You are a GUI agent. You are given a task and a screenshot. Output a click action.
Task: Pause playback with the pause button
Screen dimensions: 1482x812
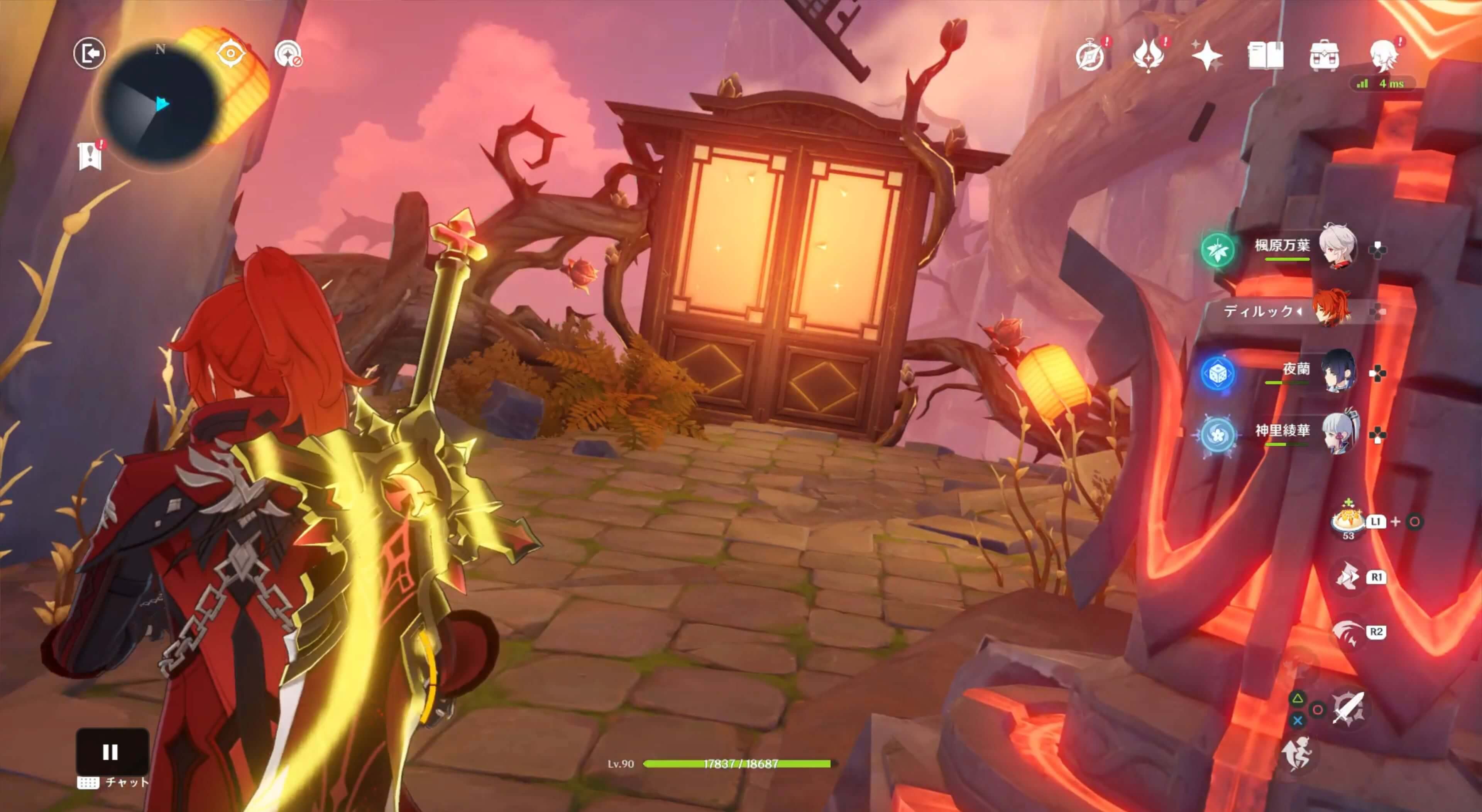pyautogui.click(x=111, y=751)
